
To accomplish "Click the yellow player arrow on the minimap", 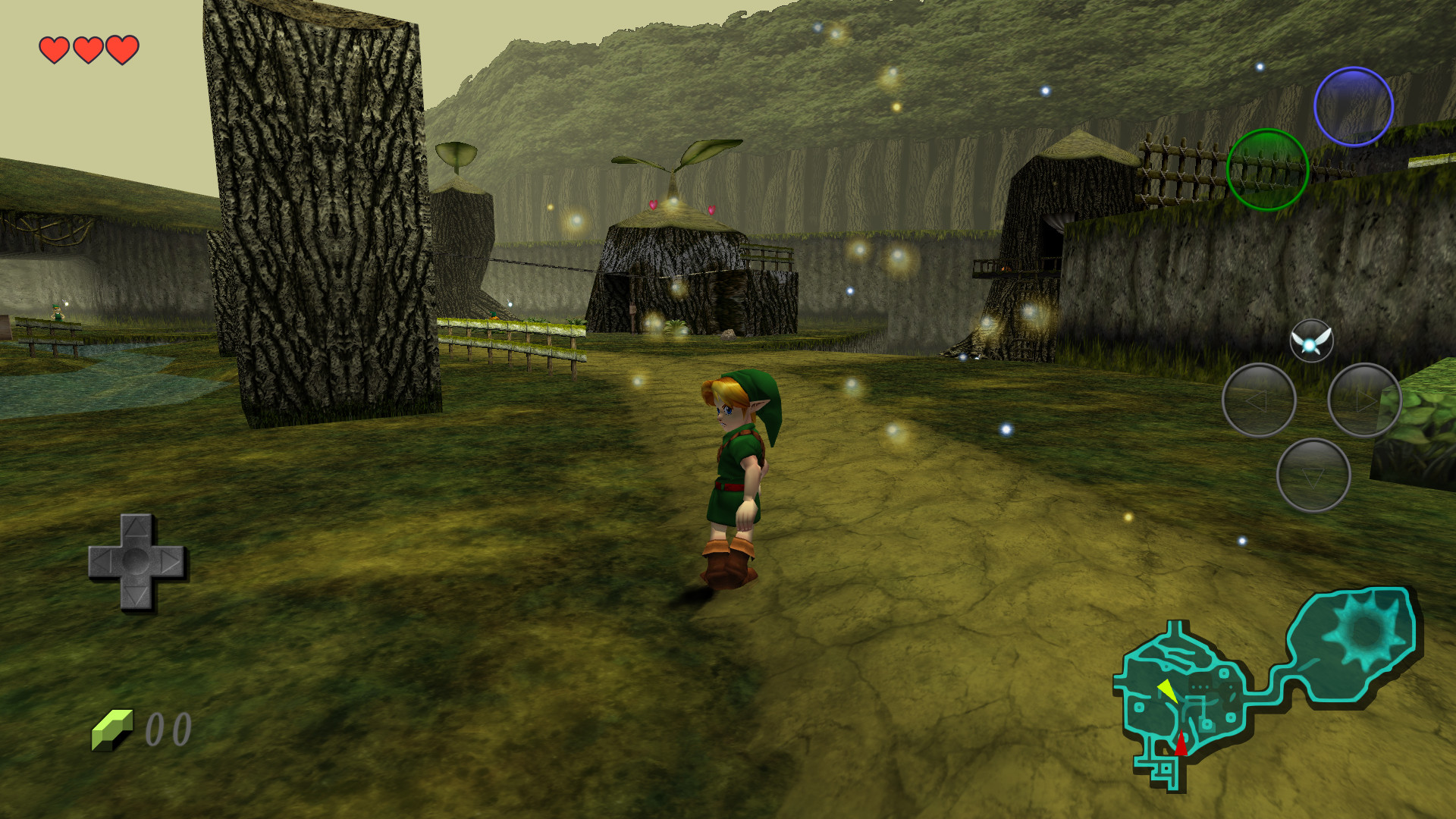I will point(1168,690).
